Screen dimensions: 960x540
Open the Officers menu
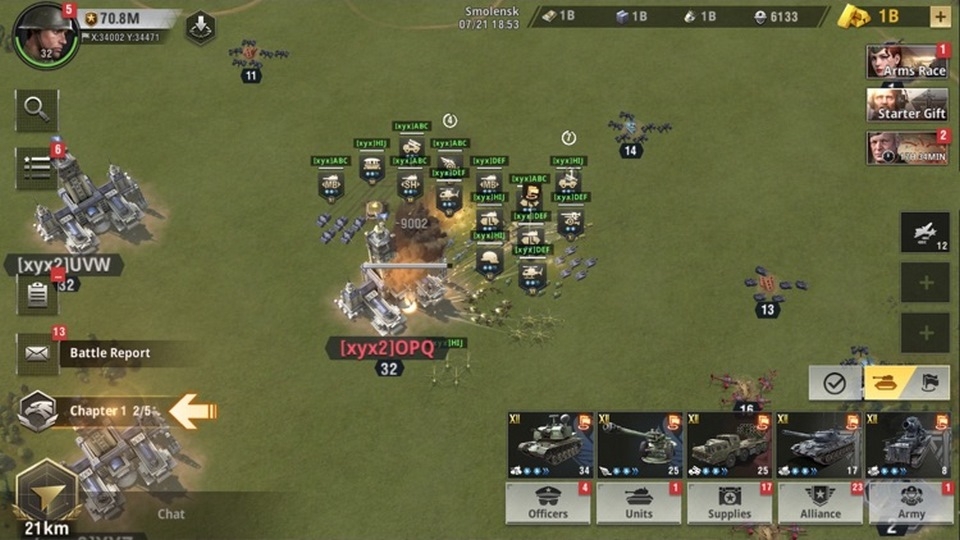(548, 503)
